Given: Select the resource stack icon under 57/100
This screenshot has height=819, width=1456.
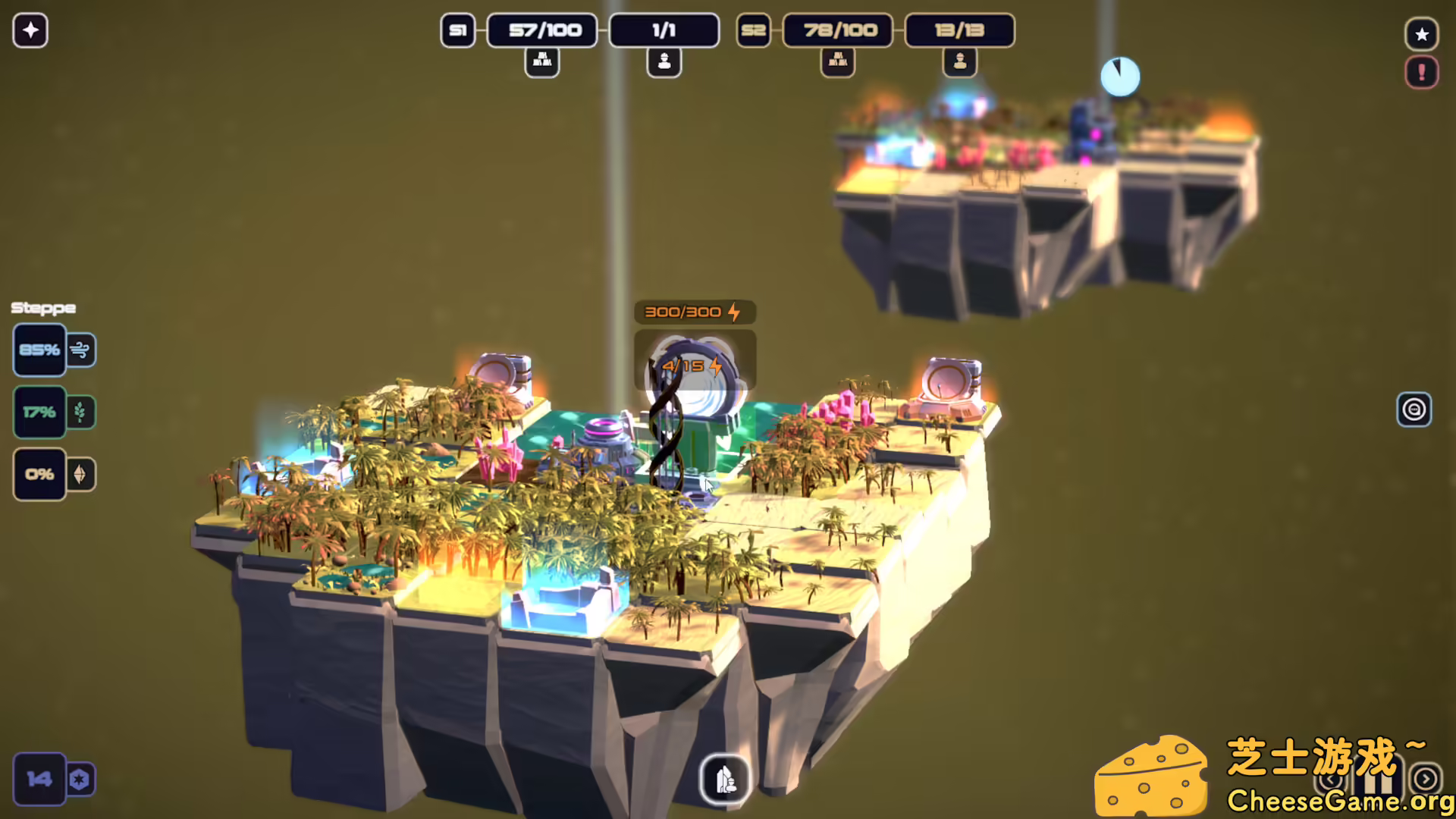Looking at the screenshot, I should 541,62.
